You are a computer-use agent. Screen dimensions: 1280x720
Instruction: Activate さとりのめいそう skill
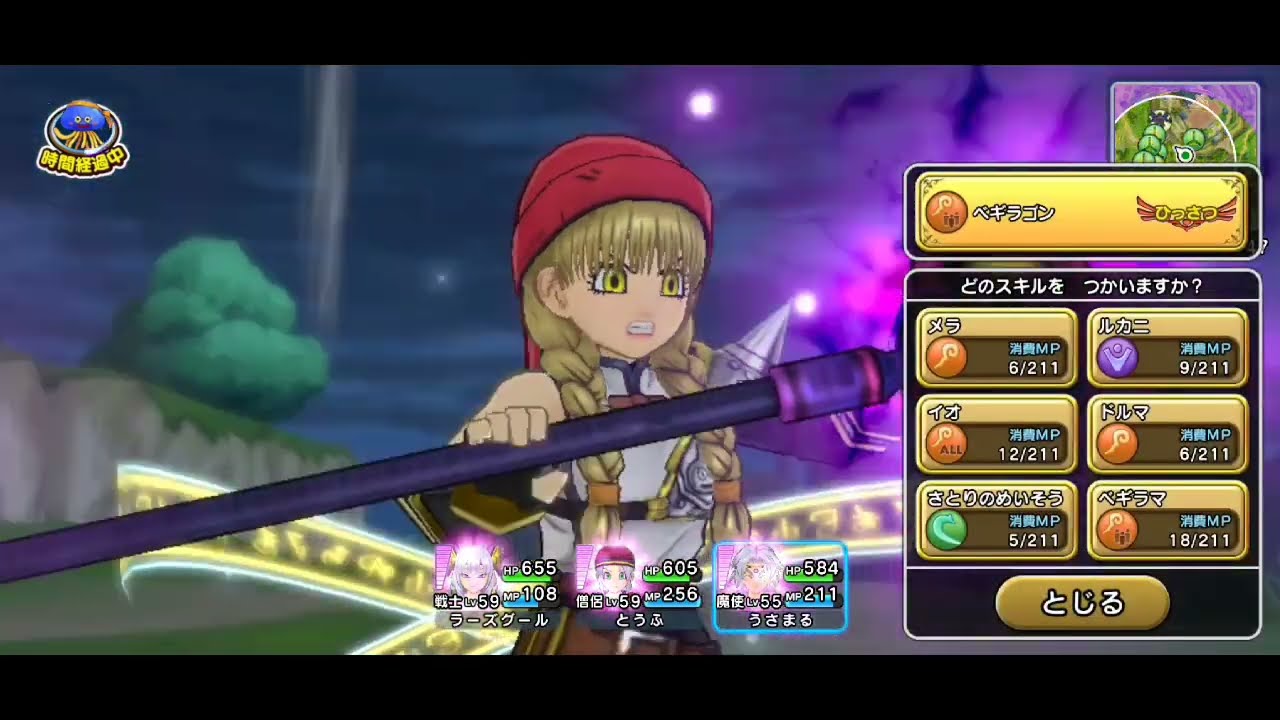(996, 520)
